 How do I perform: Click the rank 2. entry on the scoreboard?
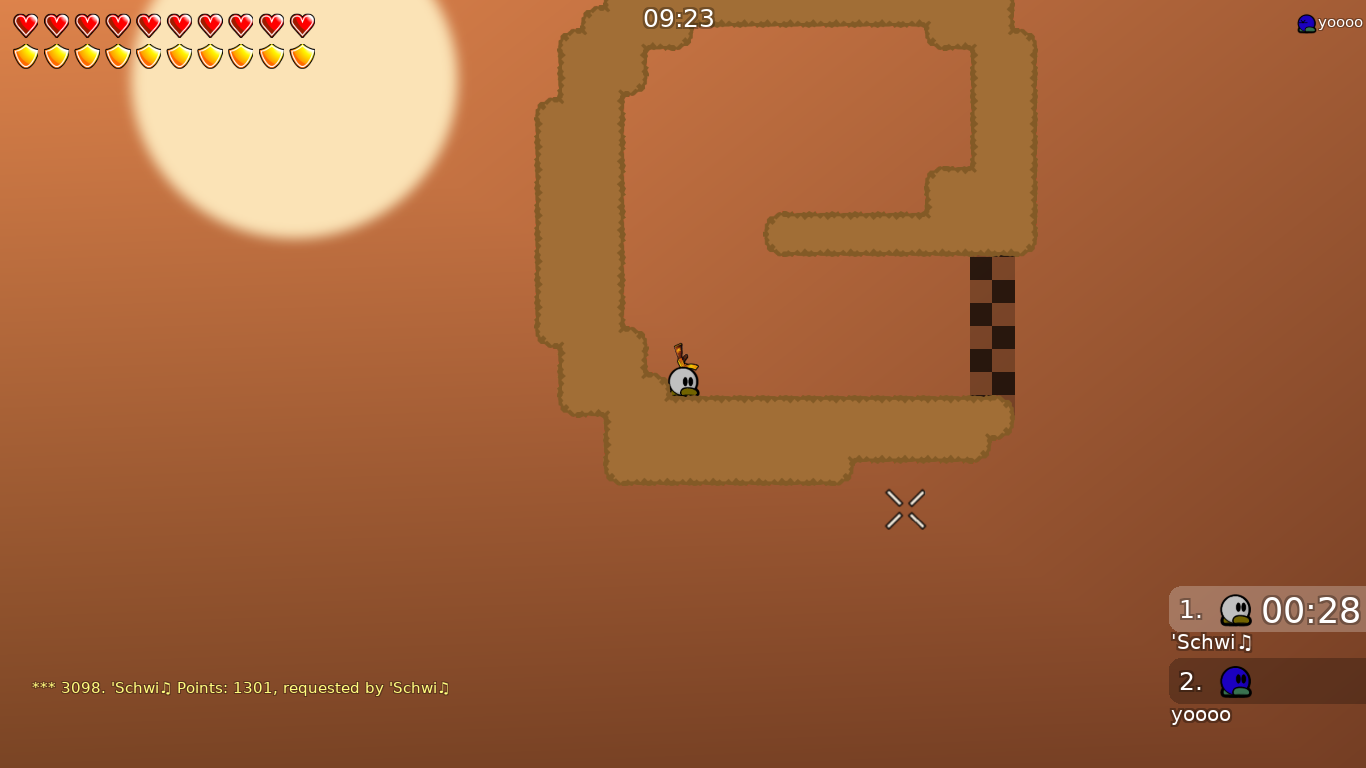1189,681
